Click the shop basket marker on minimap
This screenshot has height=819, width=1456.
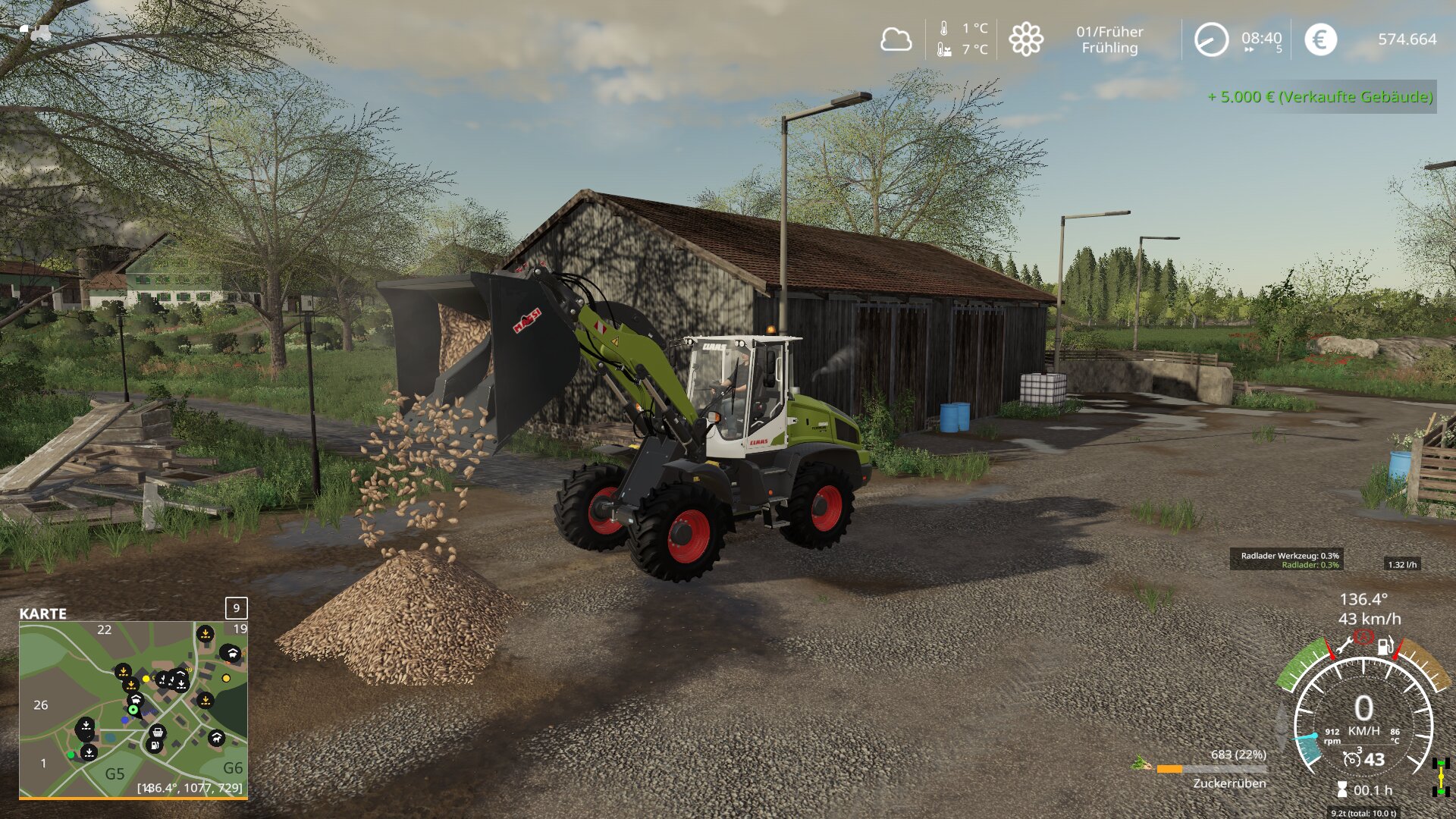158,732
